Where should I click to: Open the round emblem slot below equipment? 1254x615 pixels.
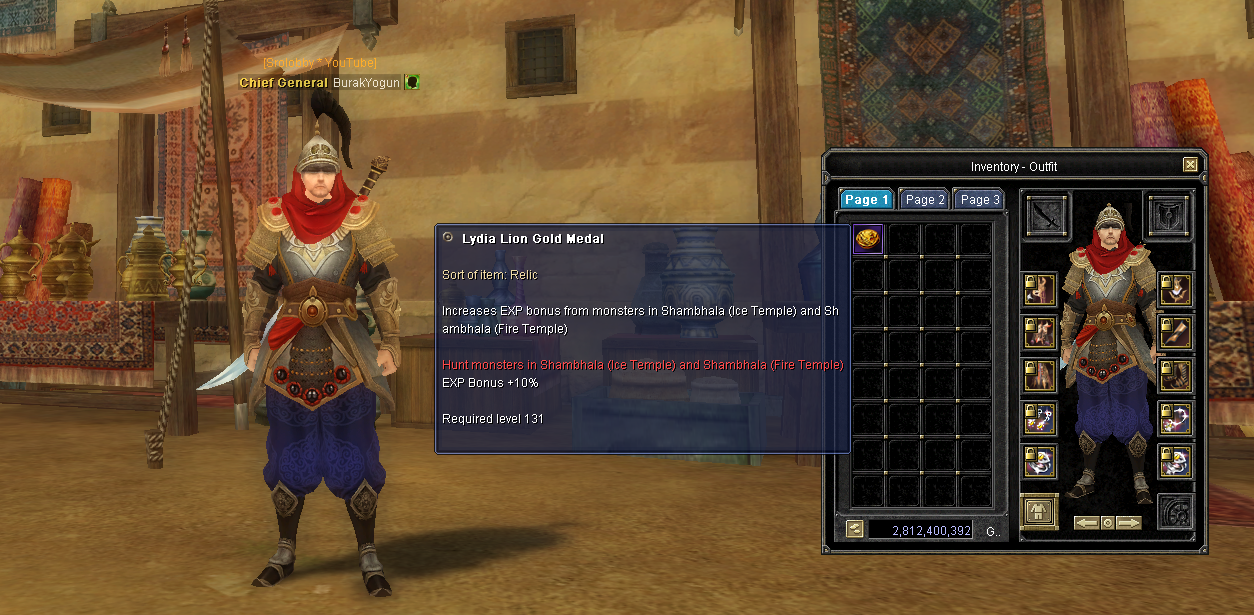(x=1175, y=511)
